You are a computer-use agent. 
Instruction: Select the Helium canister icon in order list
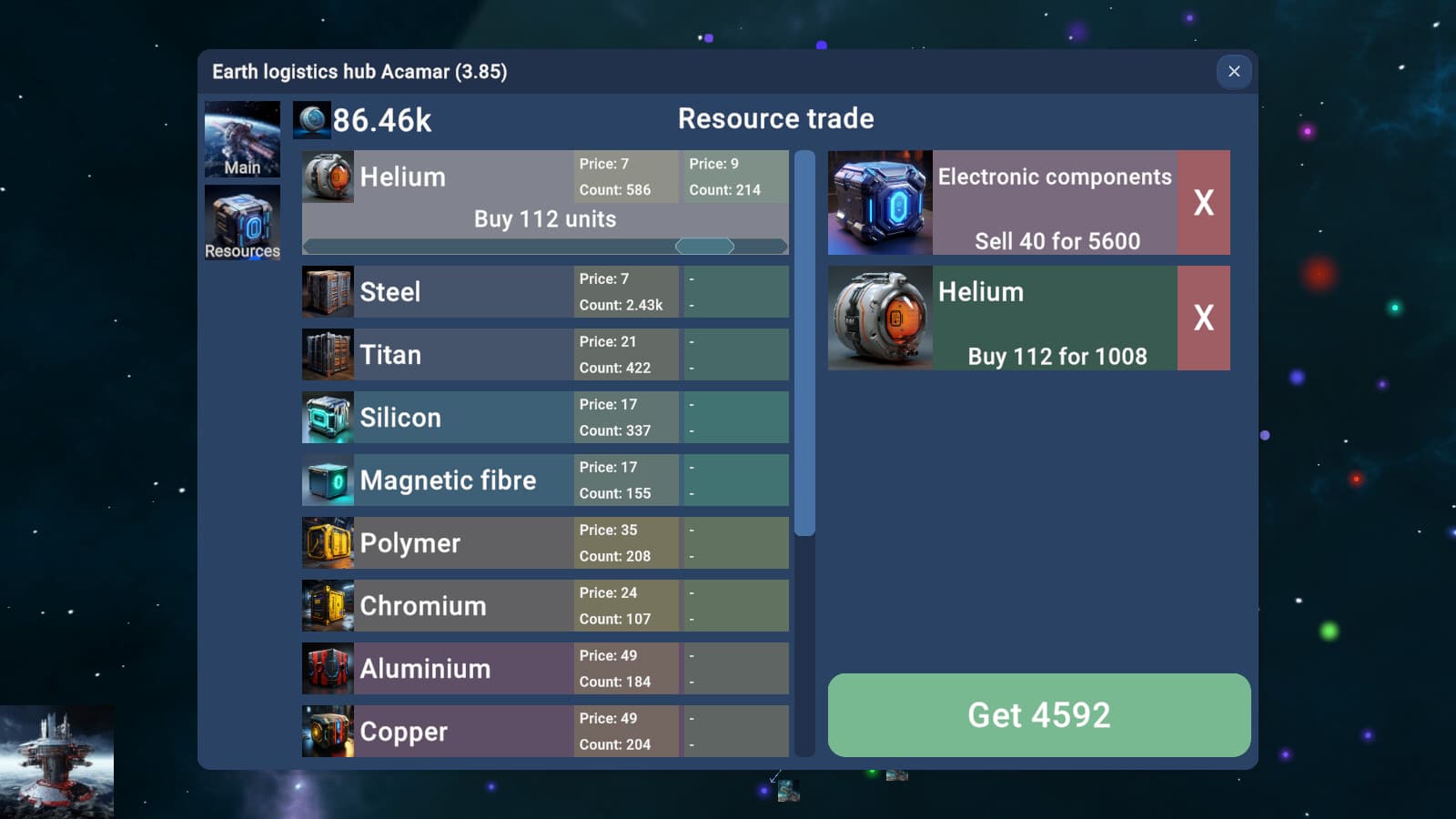[x=879, y=318]
